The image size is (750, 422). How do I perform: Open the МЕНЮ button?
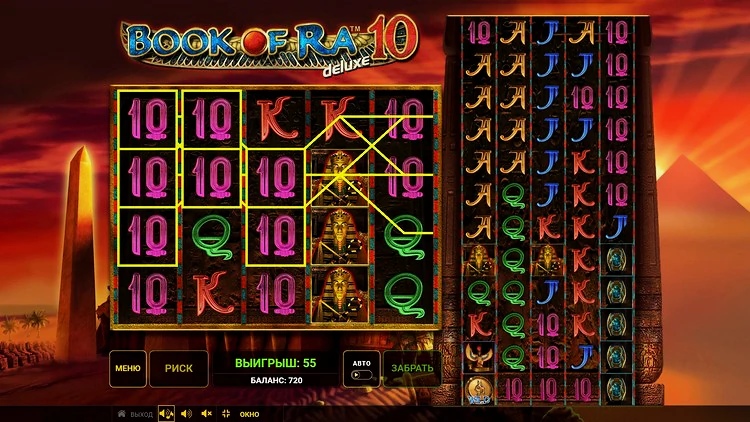128,368
